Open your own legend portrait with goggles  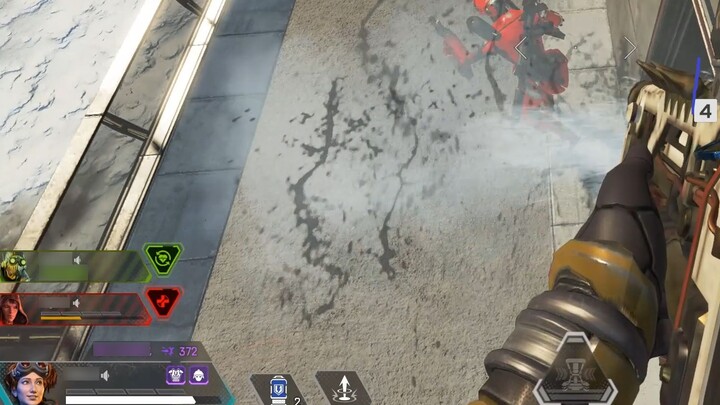[x=28, y=383]
